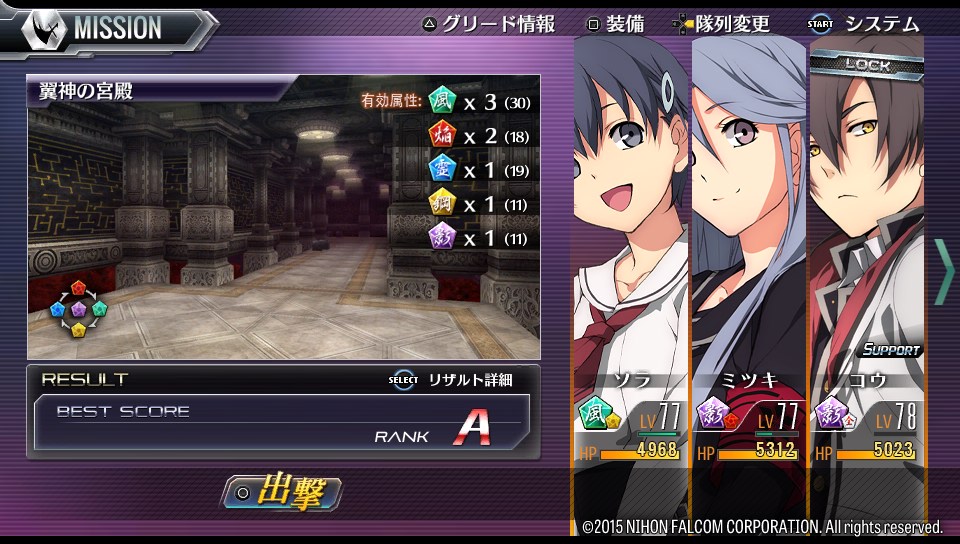Viewport: 960px width, 544px height.
Task: Click the BEST SCORE rank panel
Action: click(x=281, y=422)
